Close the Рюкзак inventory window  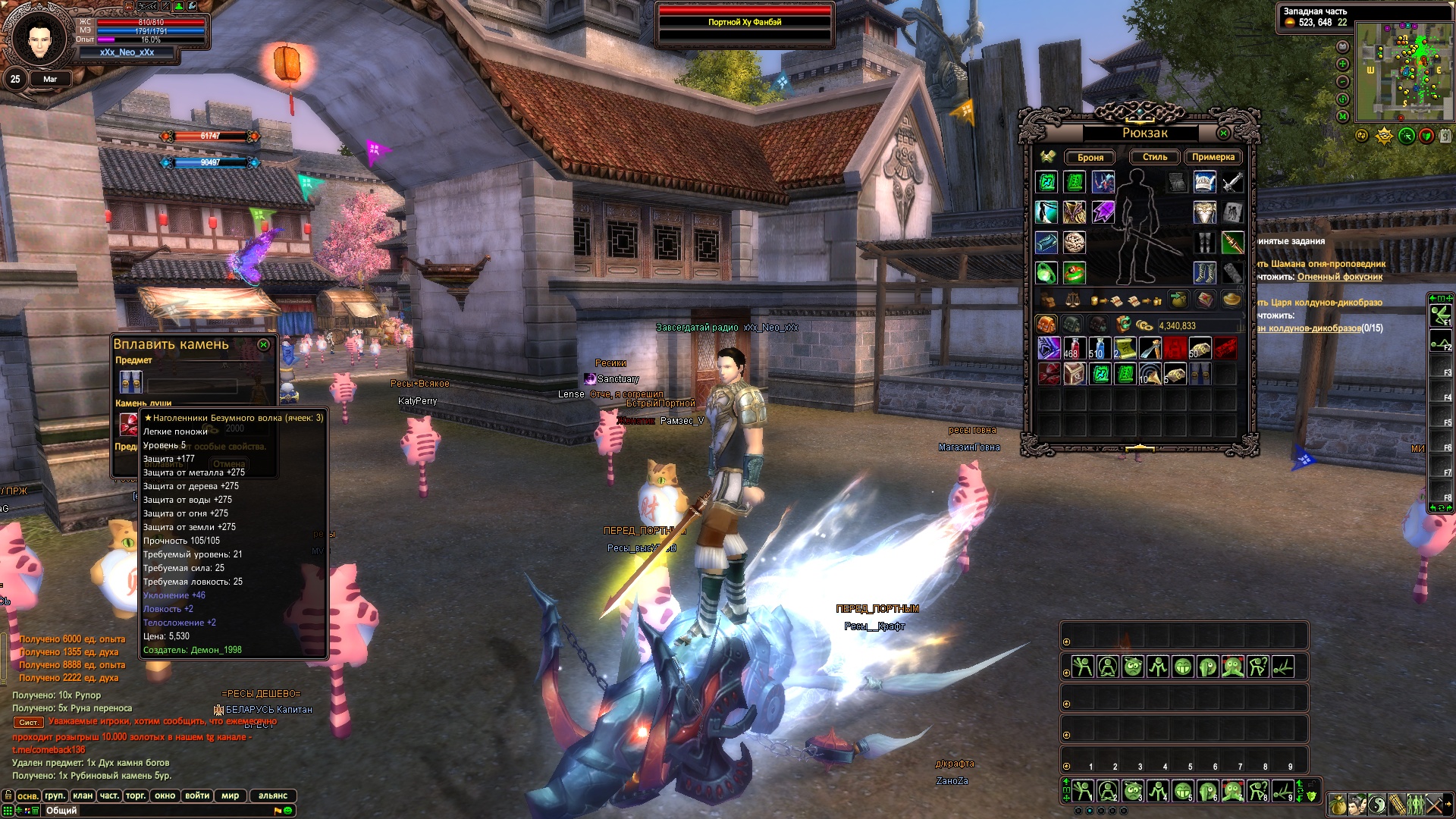click(1223, 133)
